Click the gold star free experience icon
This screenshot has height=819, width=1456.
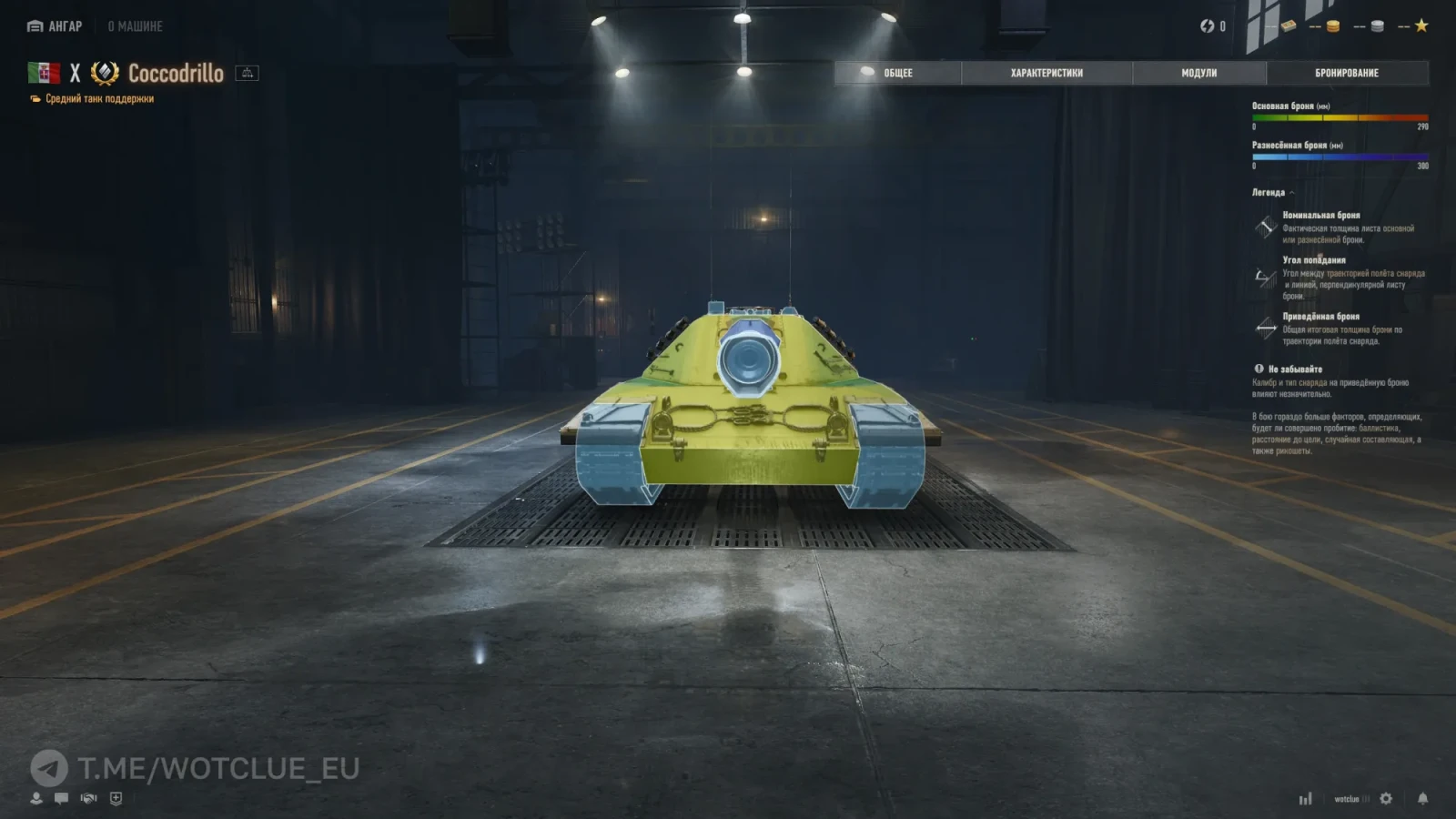(1421, 25)
